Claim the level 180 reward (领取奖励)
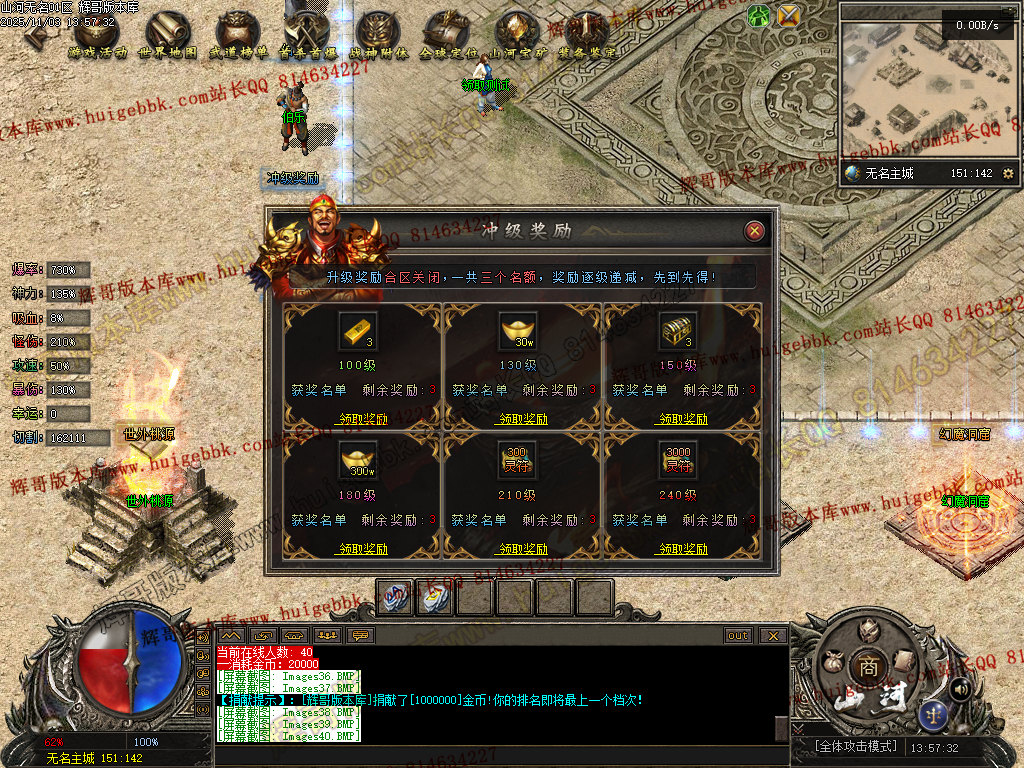 (x=362, y=549)
